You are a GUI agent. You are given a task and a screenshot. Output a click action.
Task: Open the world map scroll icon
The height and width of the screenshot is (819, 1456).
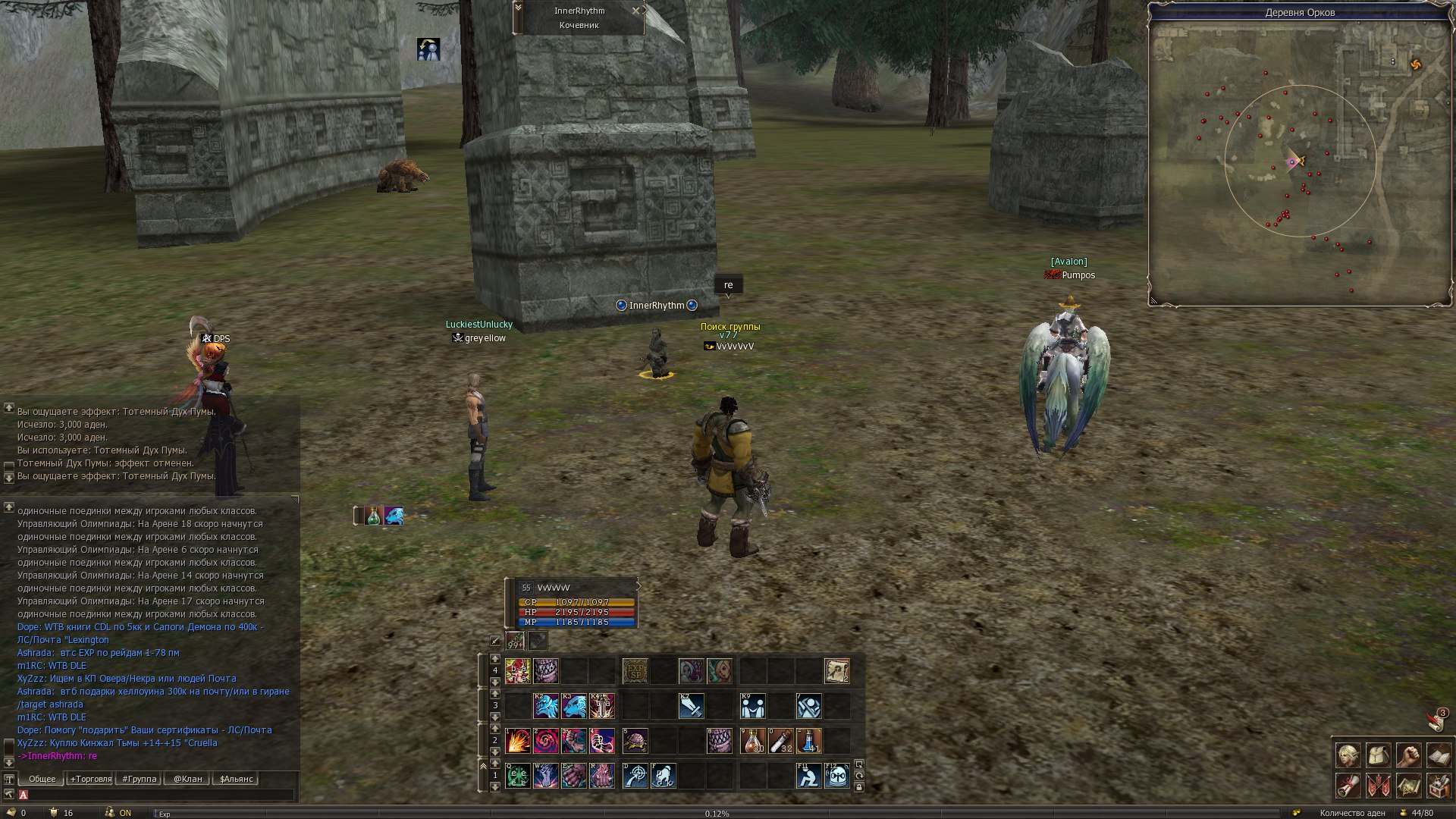1408,786
